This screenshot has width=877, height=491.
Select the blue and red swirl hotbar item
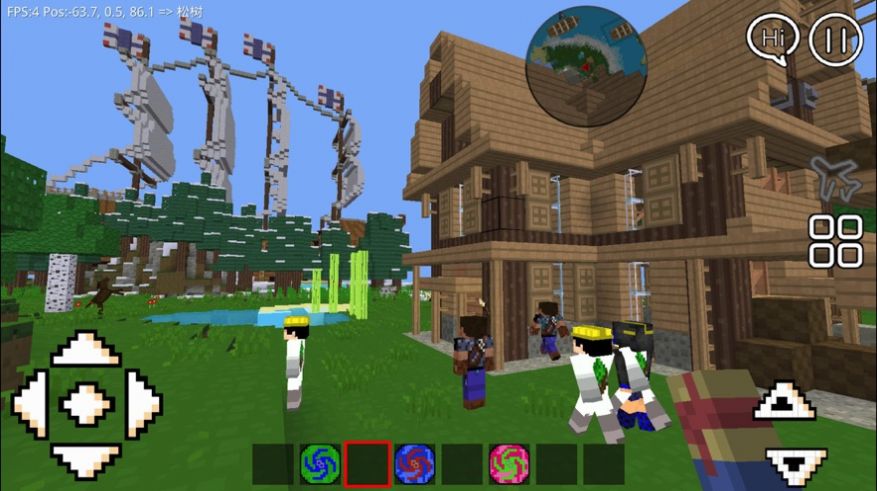[x=414, y=464]
